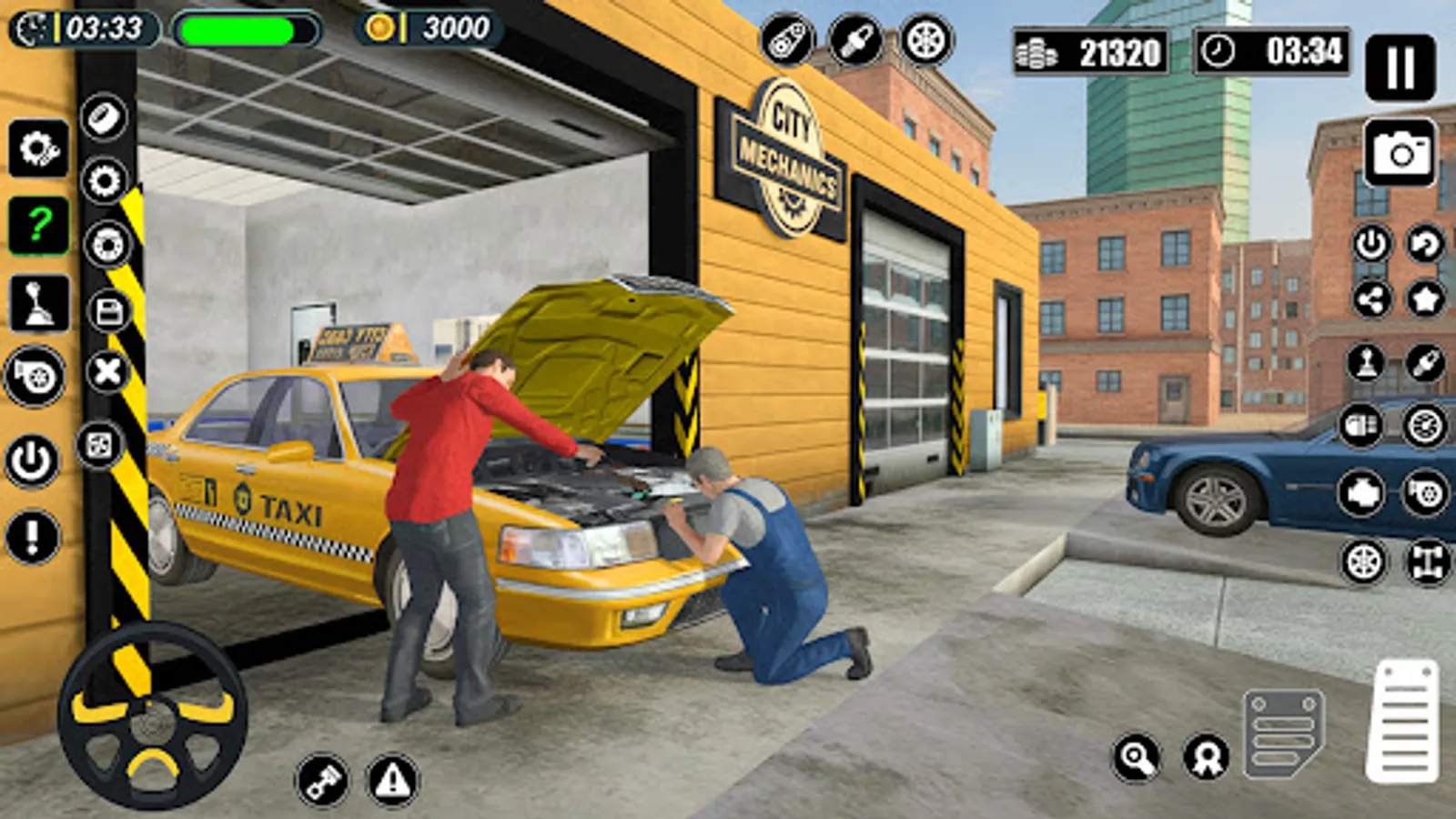
Task: Tap the save floppy disk icon
Action: click(x=107, y=309)
